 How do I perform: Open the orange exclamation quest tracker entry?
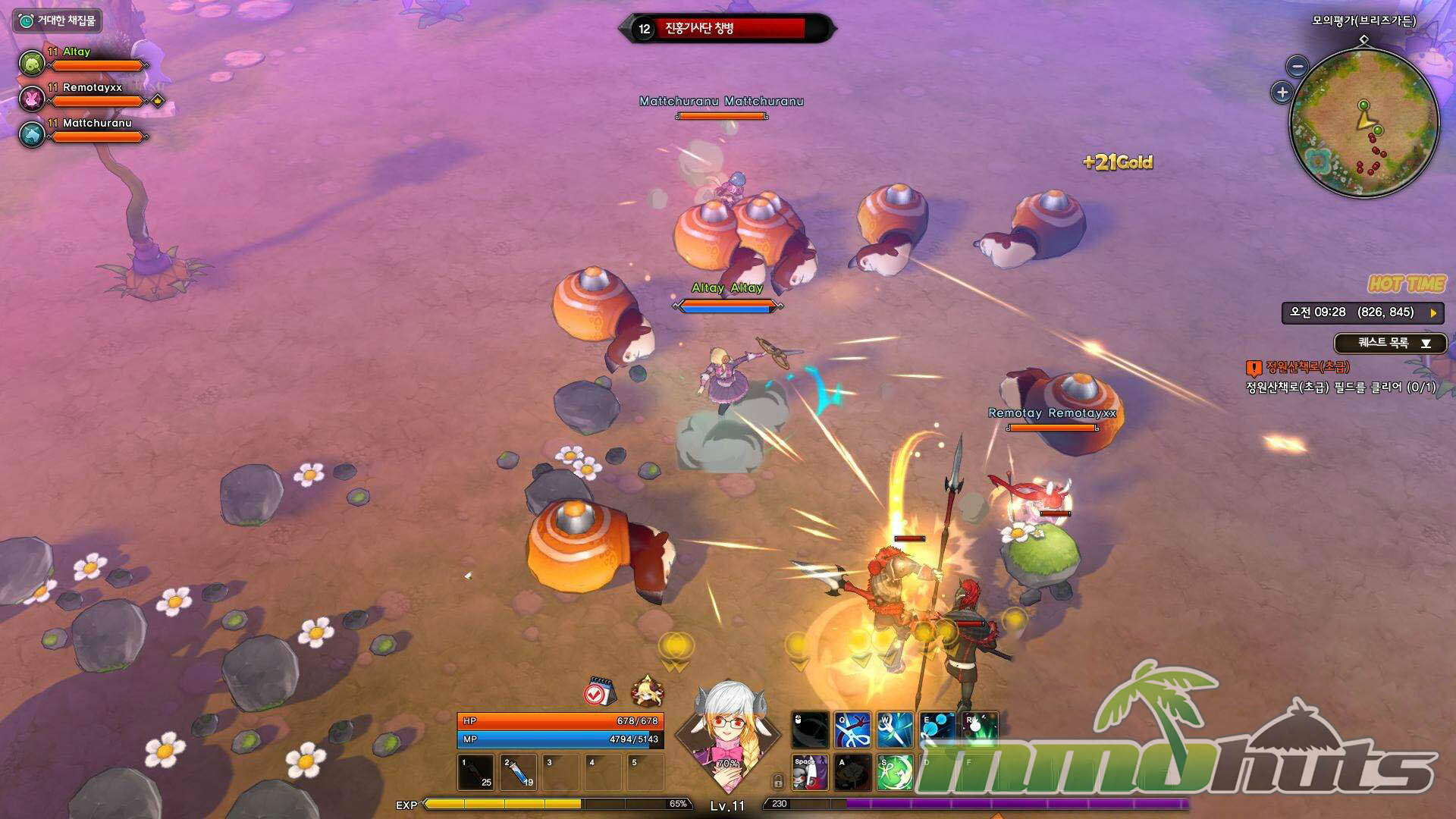pyautogui.click(x=1254, y=368)
